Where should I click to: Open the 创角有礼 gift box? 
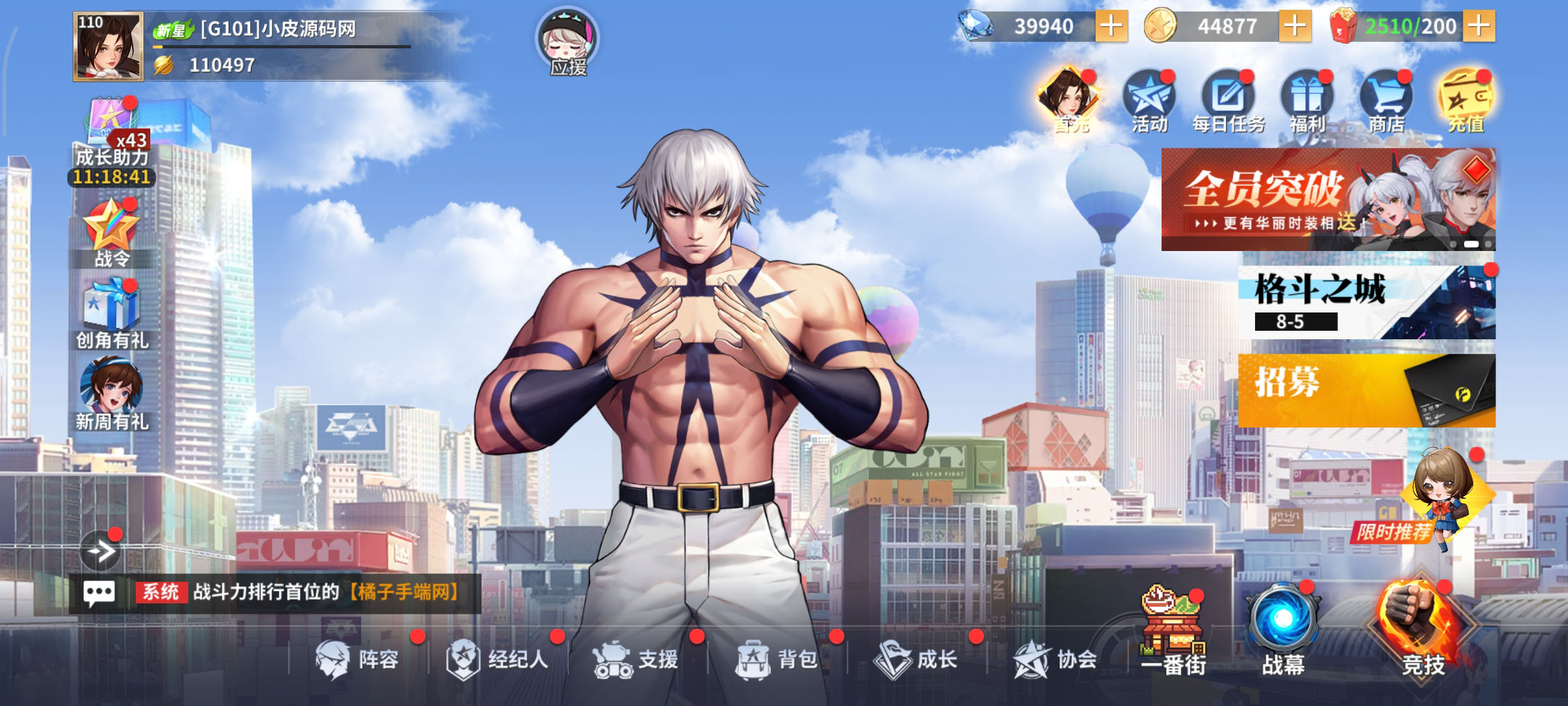112,314
